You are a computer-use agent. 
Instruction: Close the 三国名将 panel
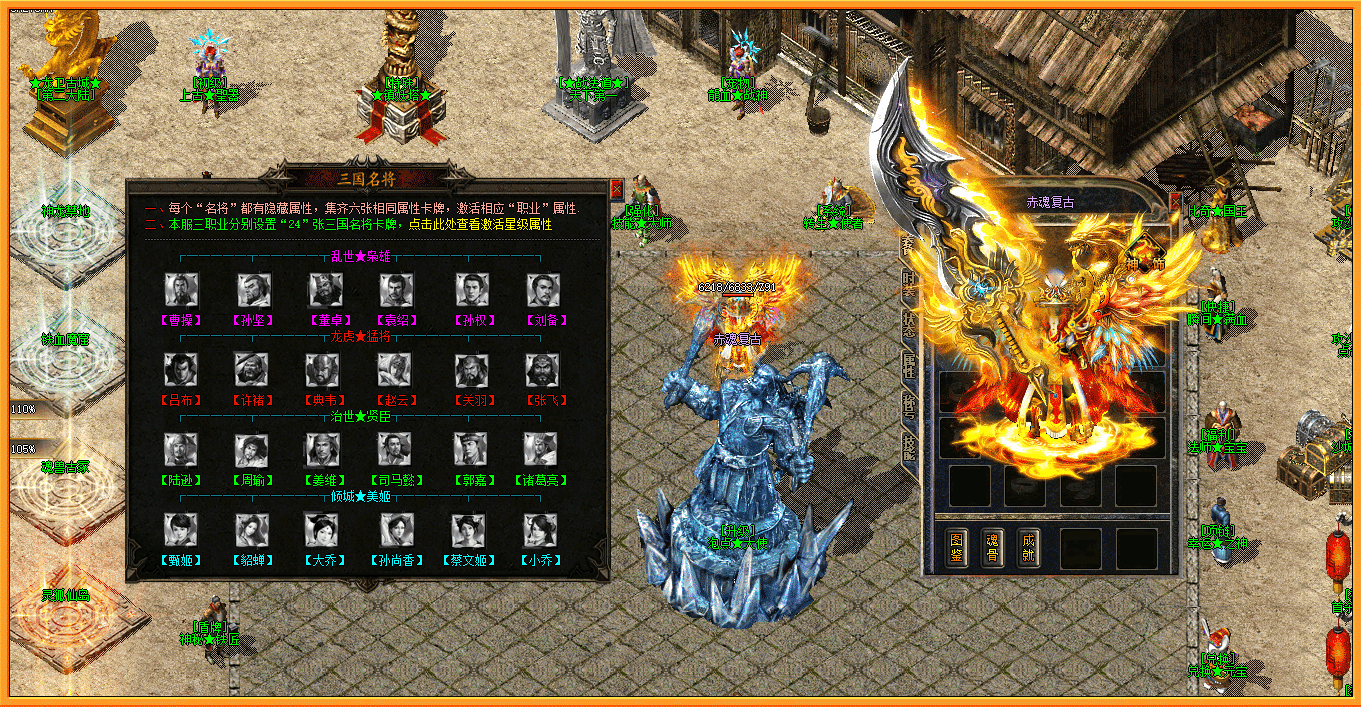(616, 189)
